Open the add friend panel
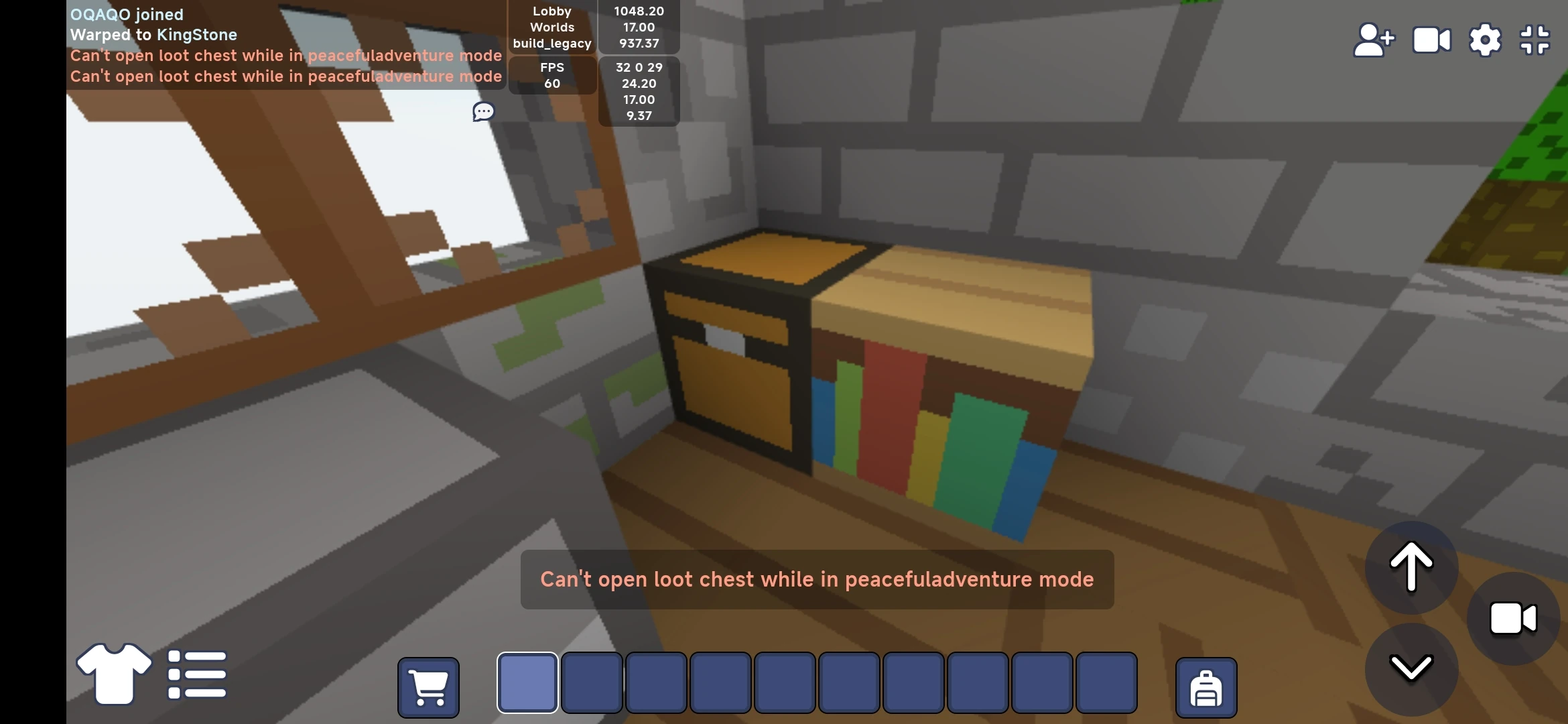Screen dimensions: 1568x724 click(1374, 40)
